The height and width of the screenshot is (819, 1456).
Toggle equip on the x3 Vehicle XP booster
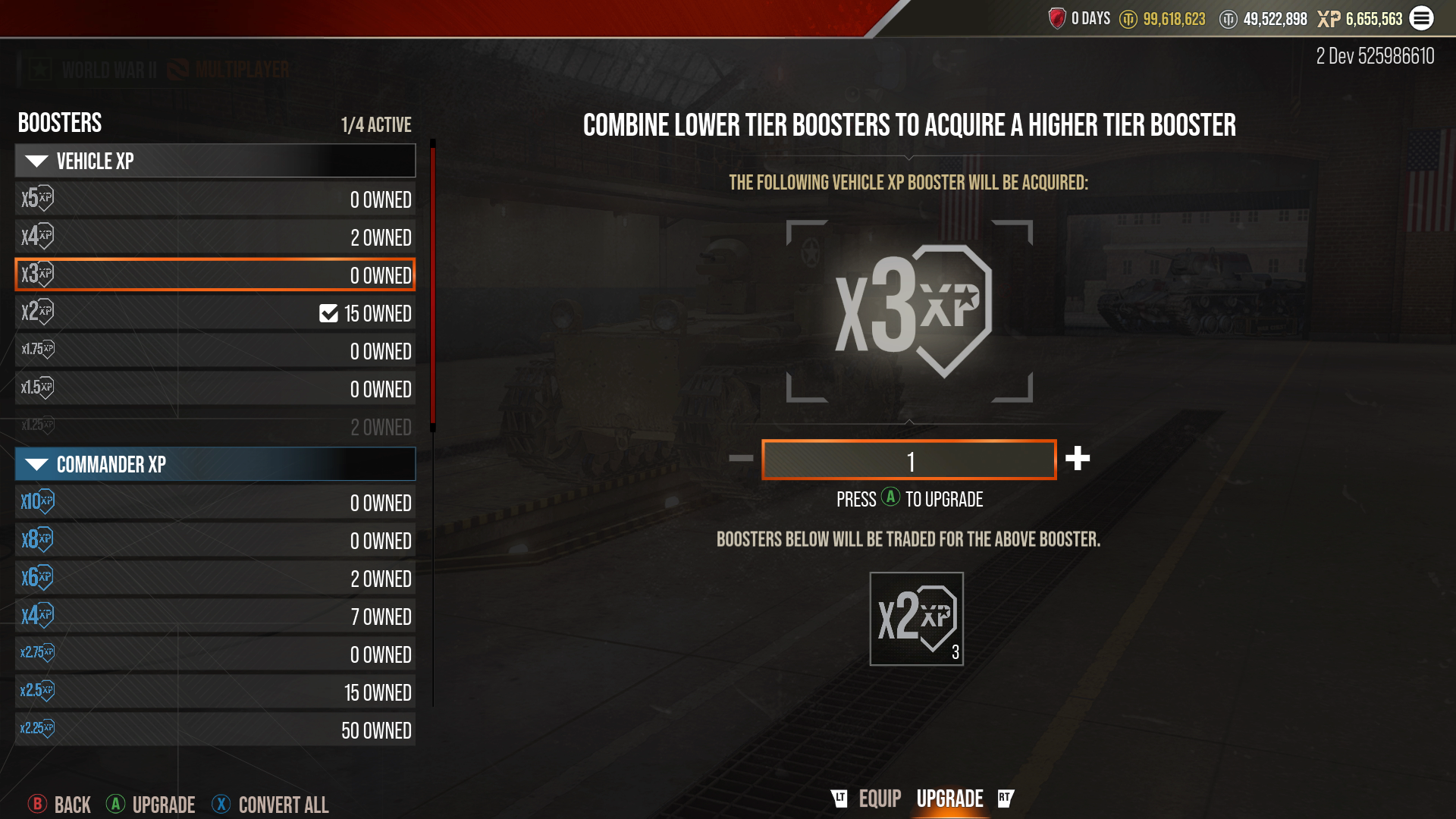click(215, 275)
